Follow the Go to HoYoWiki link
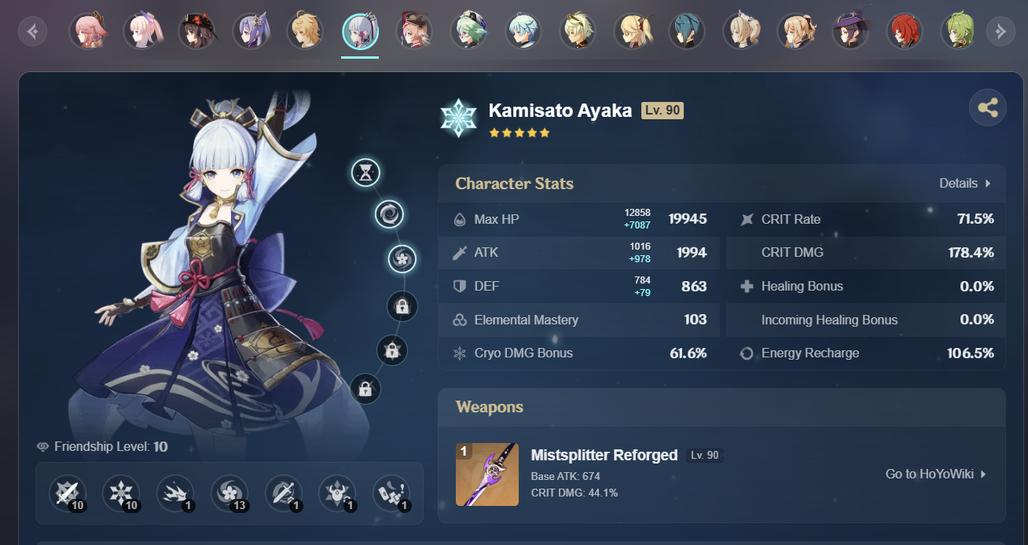 coord(936,474)
